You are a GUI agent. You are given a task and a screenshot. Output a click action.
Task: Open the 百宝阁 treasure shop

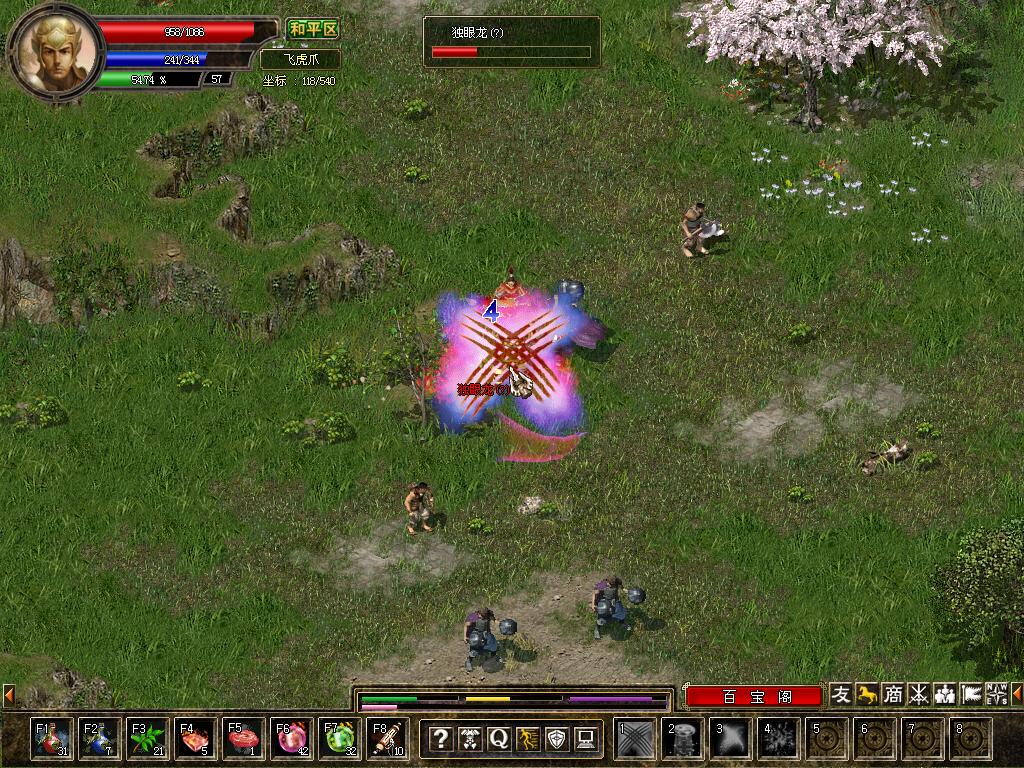756,697
